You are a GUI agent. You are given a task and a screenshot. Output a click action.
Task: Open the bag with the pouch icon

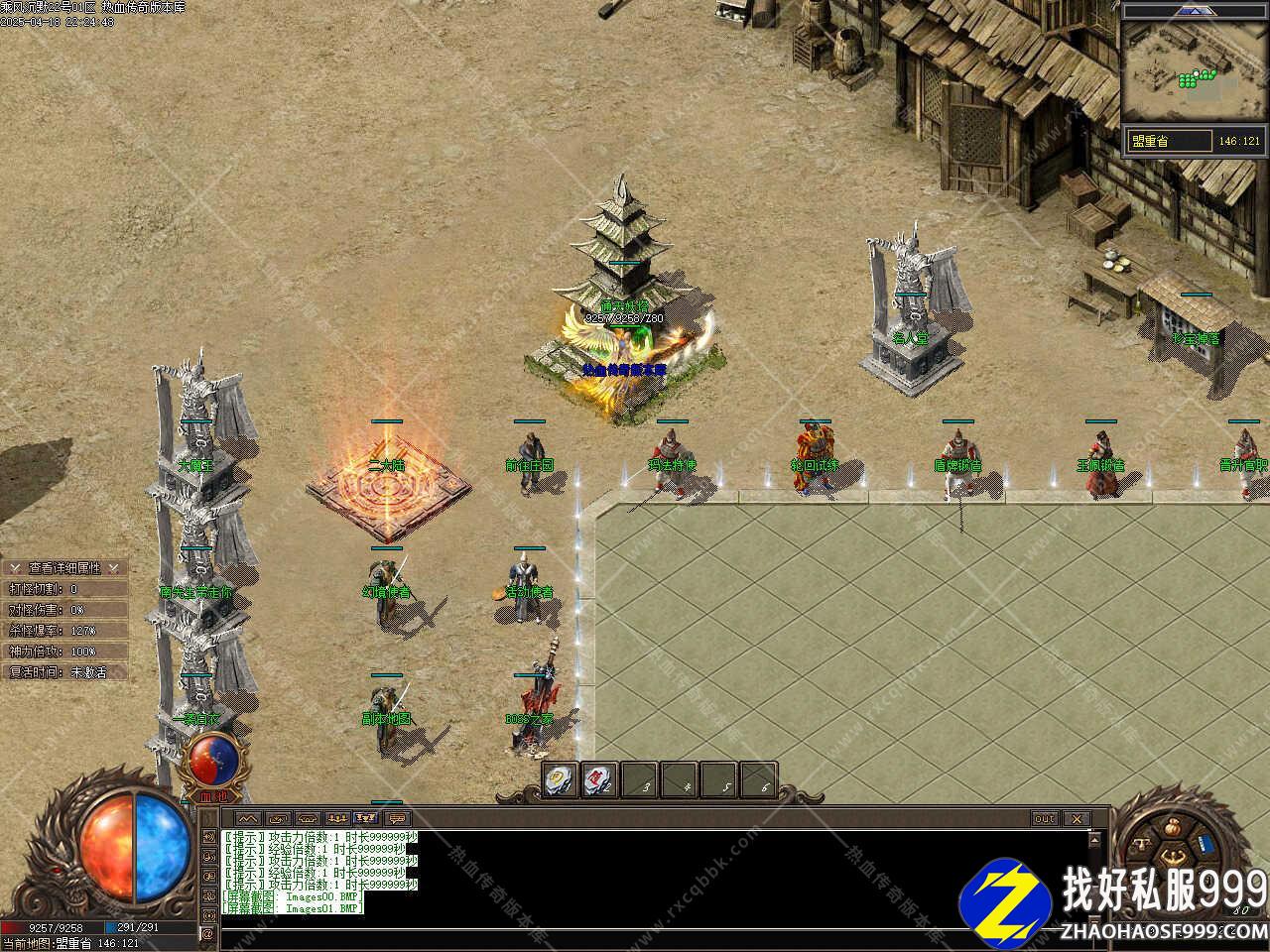click(x=1174, y=826)
